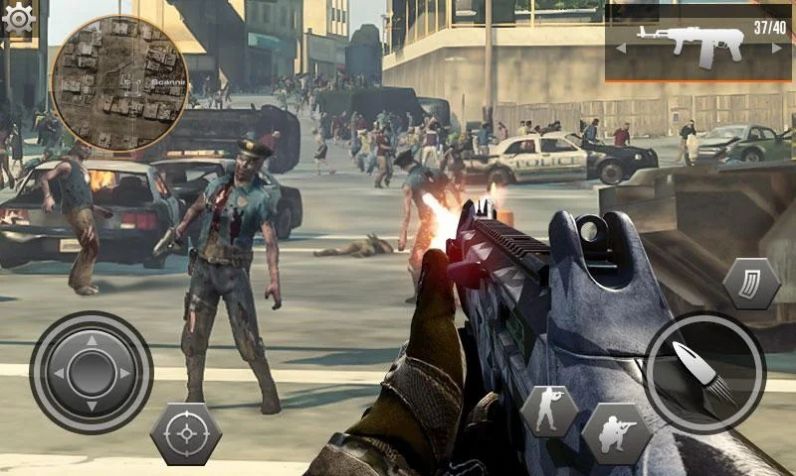The height and width of the screenshot is (476, 796).
Task: Switch to the previous weapon arrow
Action: pyautogui.click(x=621, y=47)
